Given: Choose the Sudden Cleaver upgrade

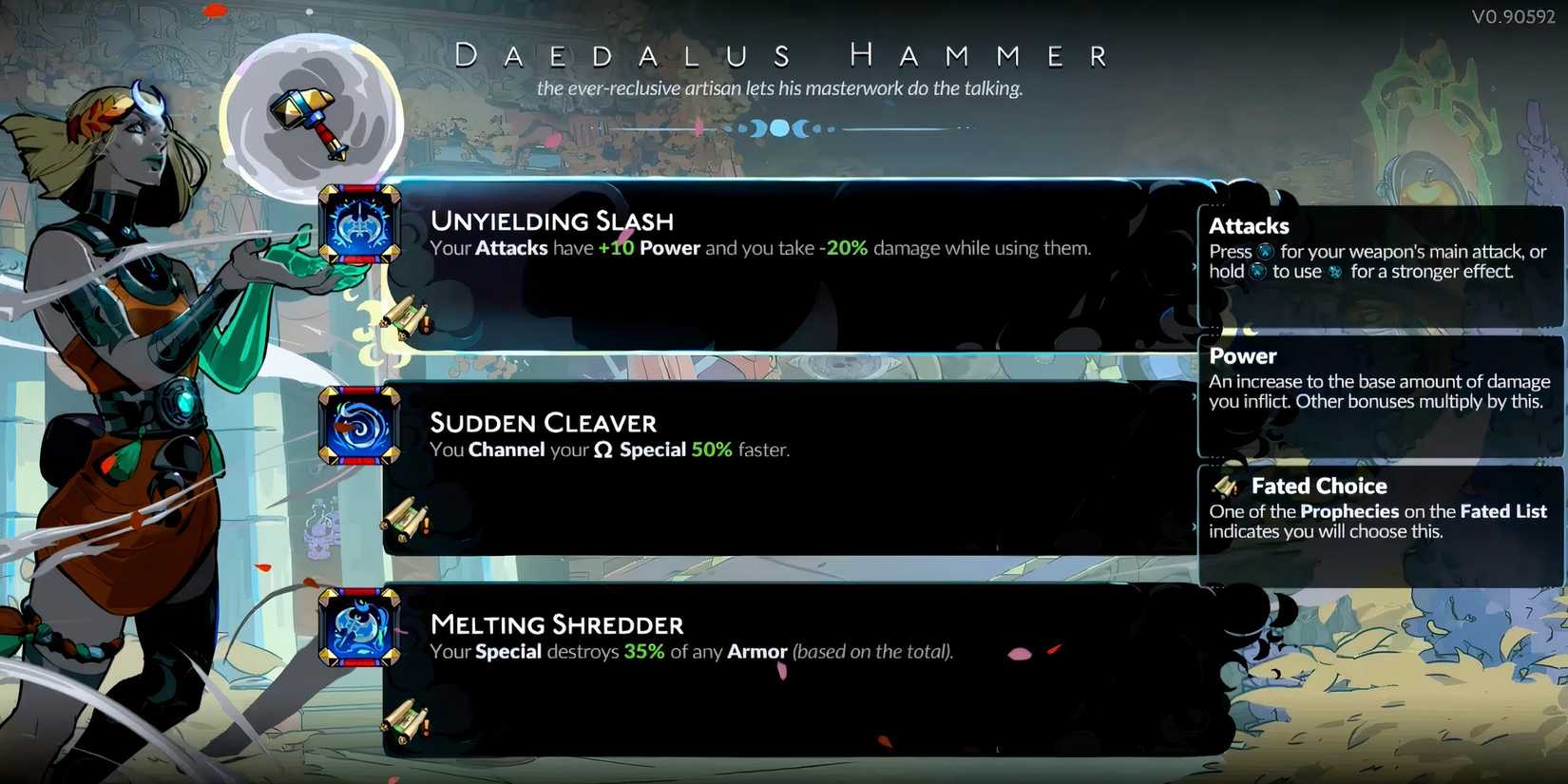Looking at the screenshot, I should point(543,422).
